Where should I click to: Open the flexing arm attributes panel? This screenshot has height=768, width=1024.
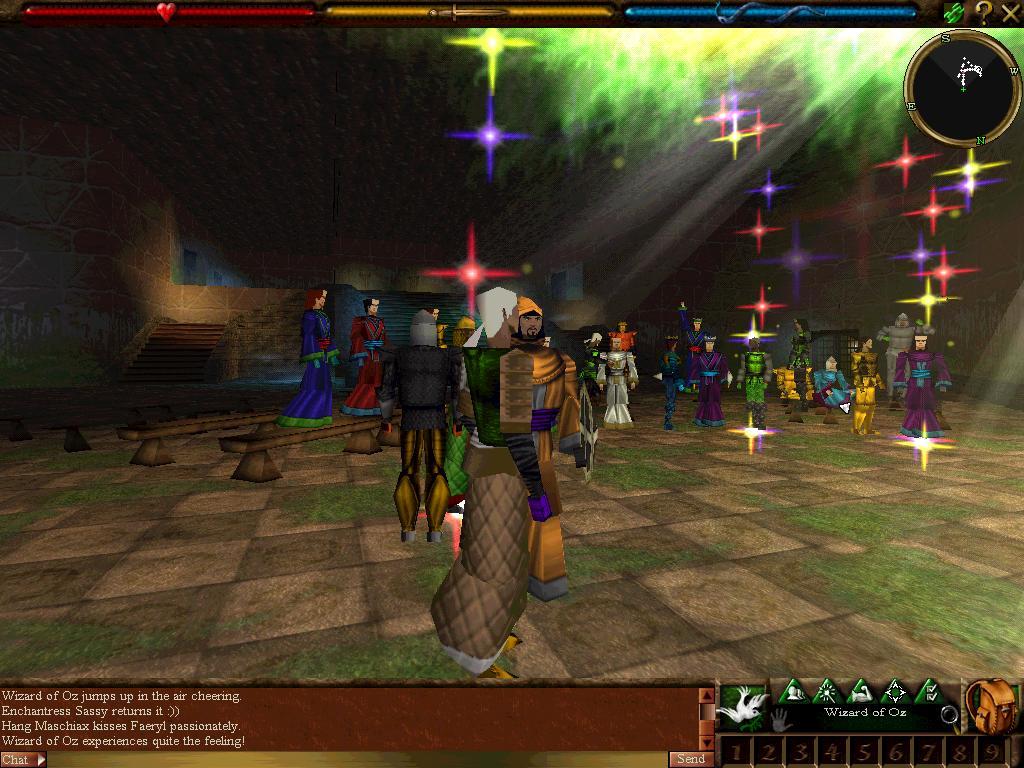pyautogui.click(x=861, y=691)
